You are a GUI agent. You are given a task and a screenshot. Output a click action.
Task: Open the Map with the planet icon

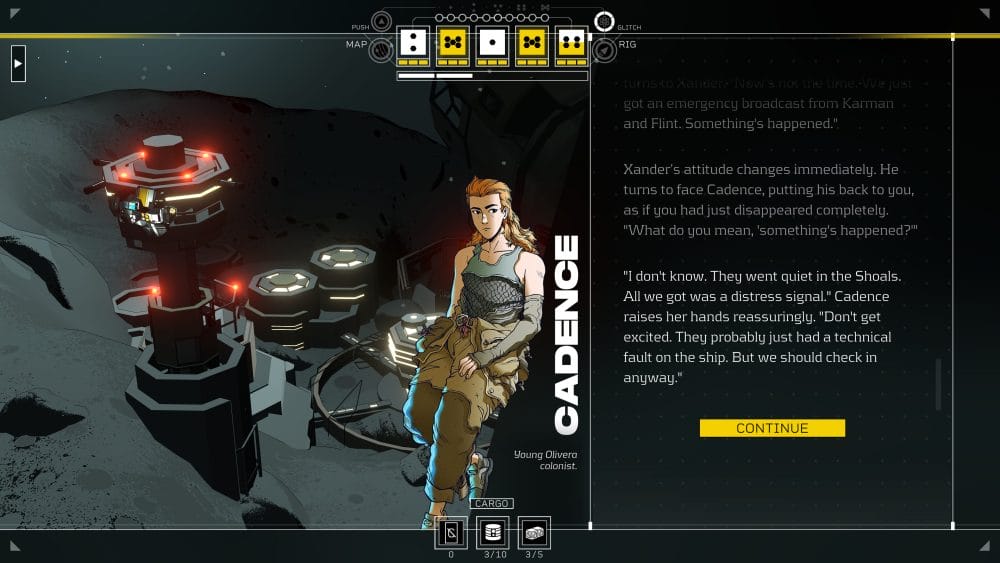[x=381, y=49]
